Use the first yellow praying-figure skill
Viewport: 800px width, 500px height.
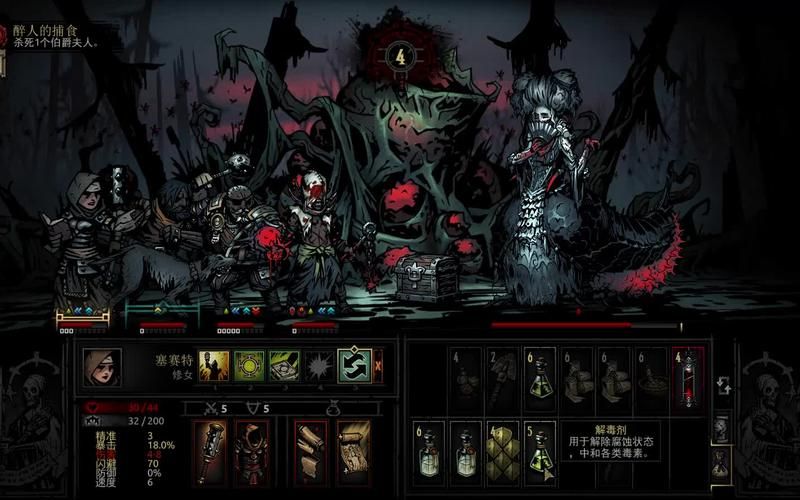pos(214,366)
